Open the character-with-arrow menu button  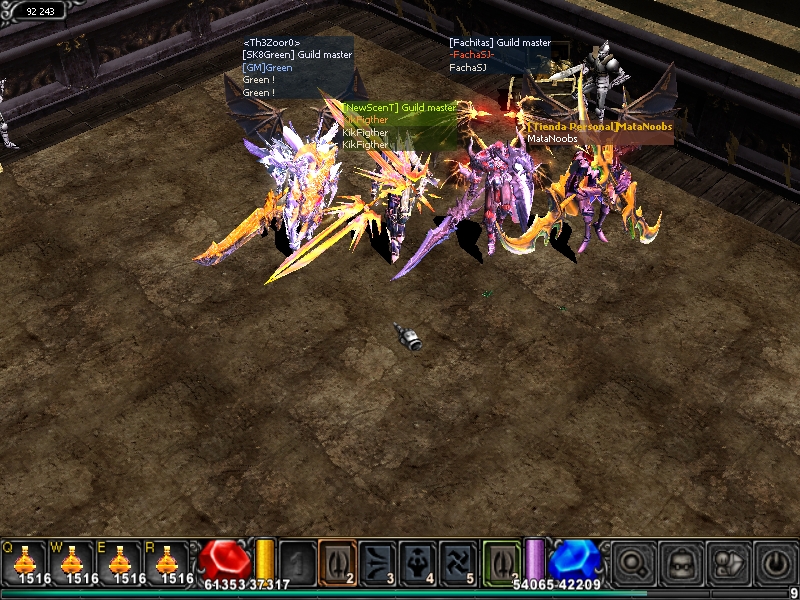729,563
